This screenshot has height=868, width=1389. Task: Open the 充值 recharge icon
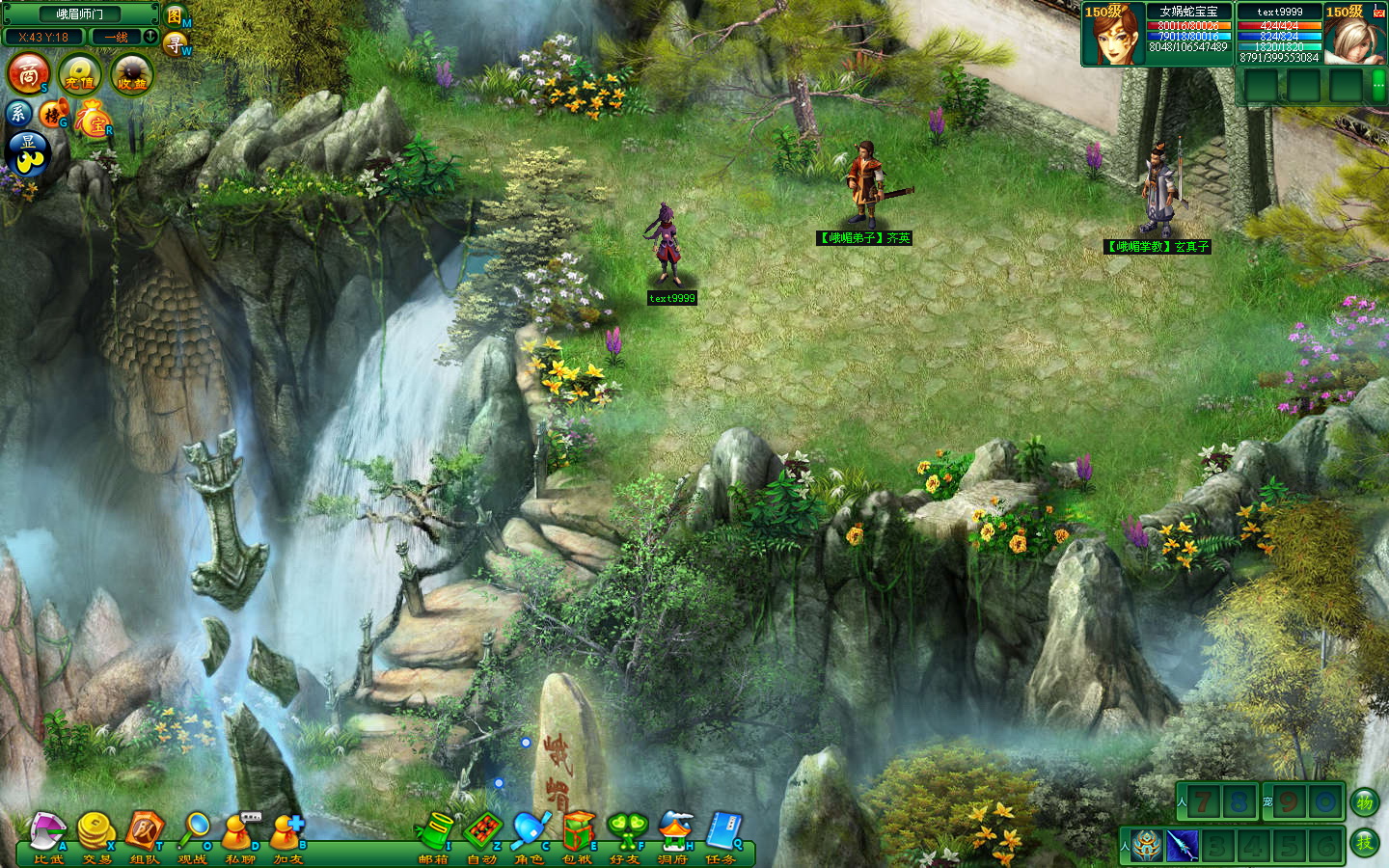click(80, 74)
